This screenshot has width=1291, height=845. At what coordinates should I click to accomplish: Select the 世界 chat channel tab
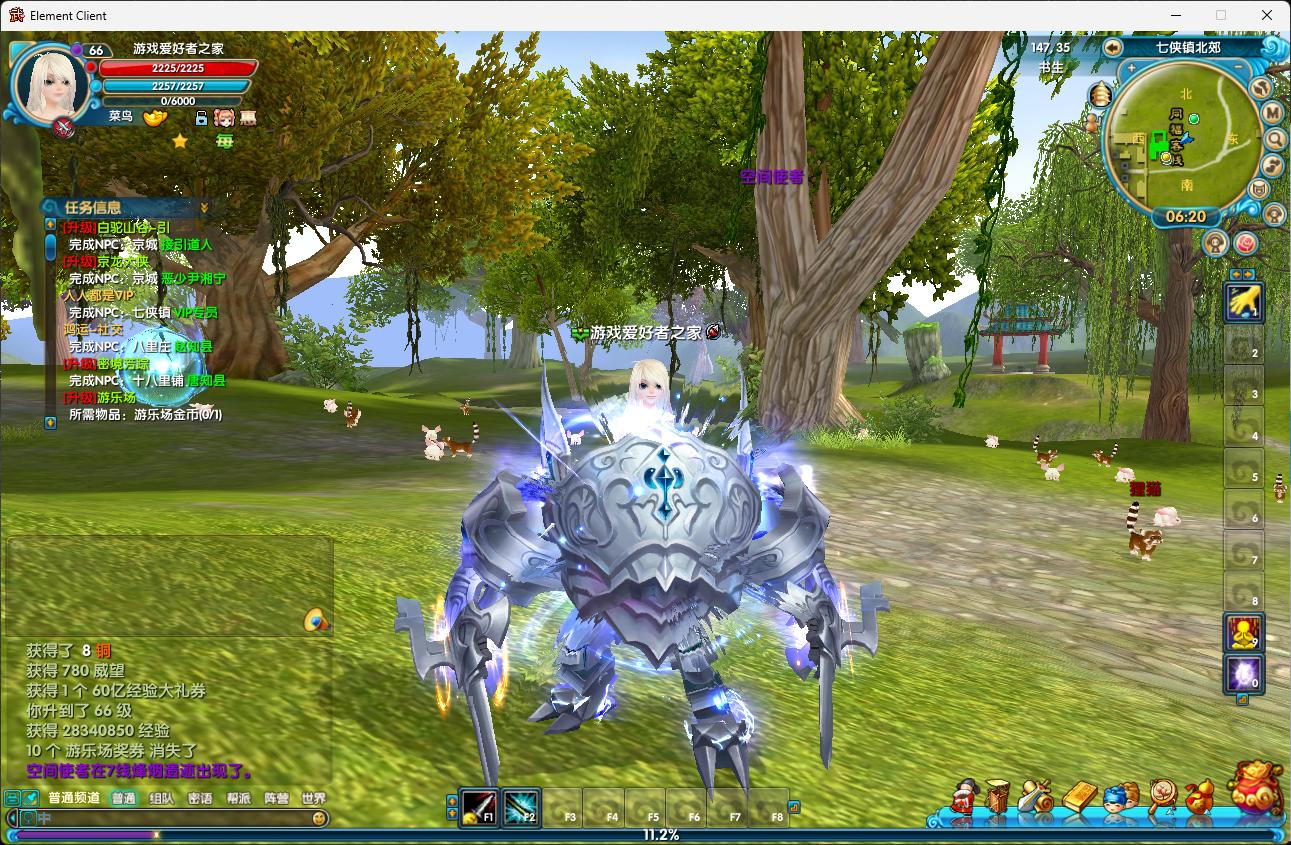tap(313, 798)
